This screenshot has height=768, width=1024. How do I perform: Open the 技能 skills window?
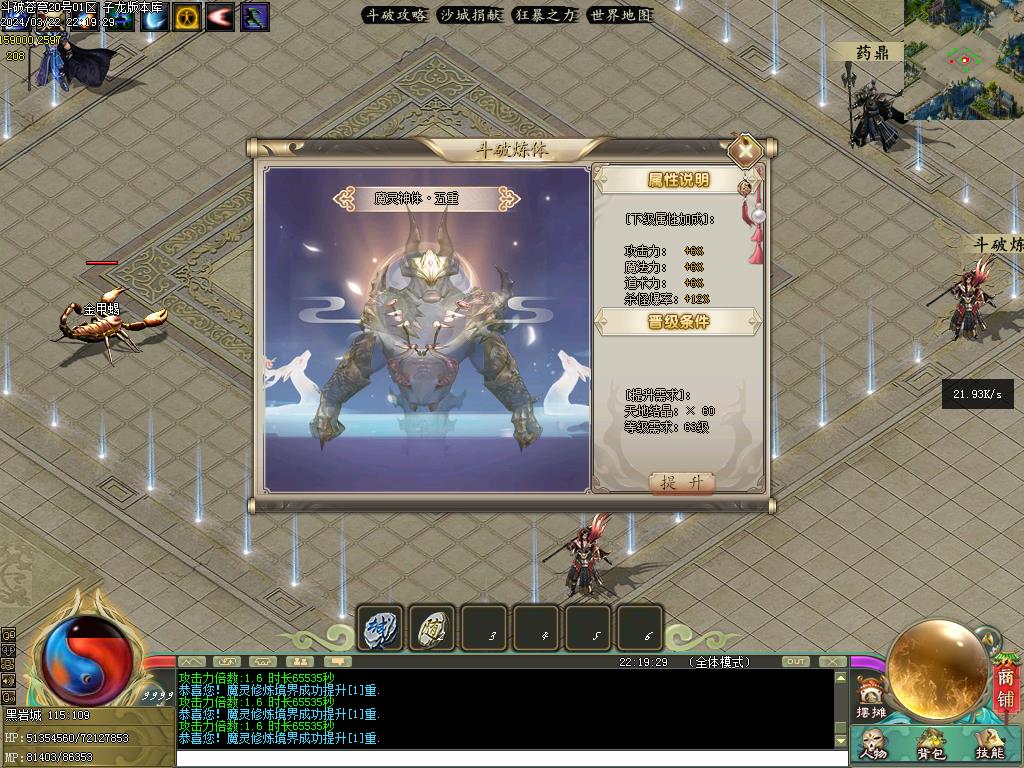[x=988, y=746]
